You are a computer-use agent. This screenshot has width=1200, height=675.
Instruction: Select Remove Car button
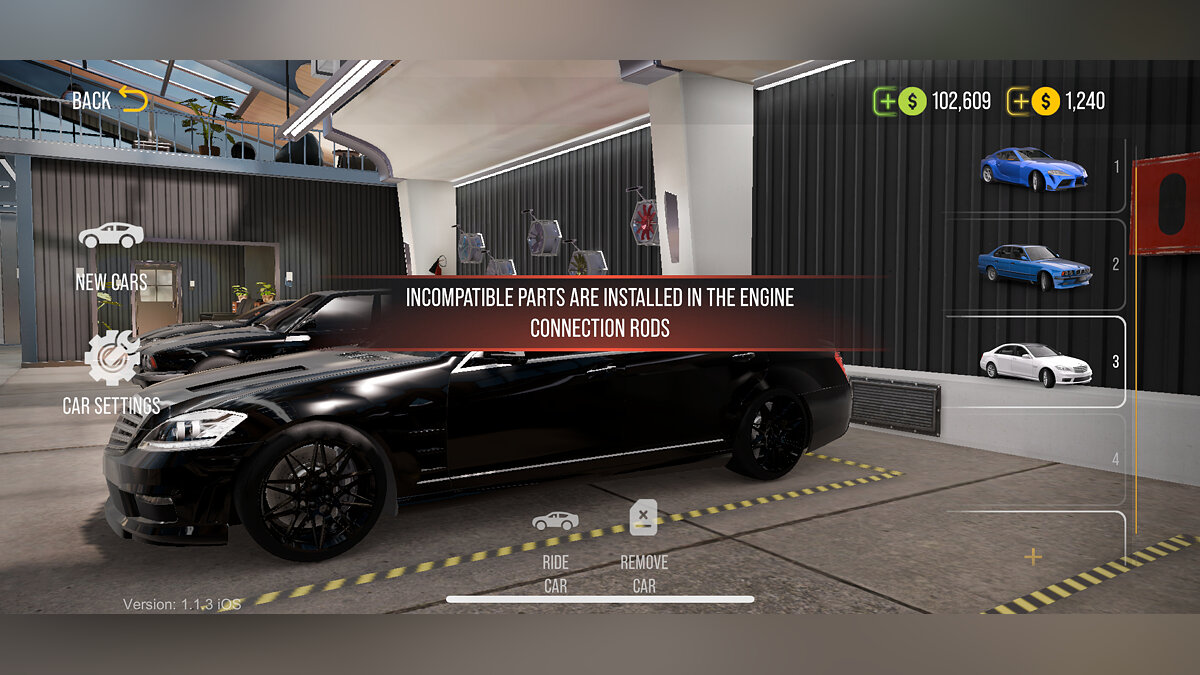coord(644,548)
